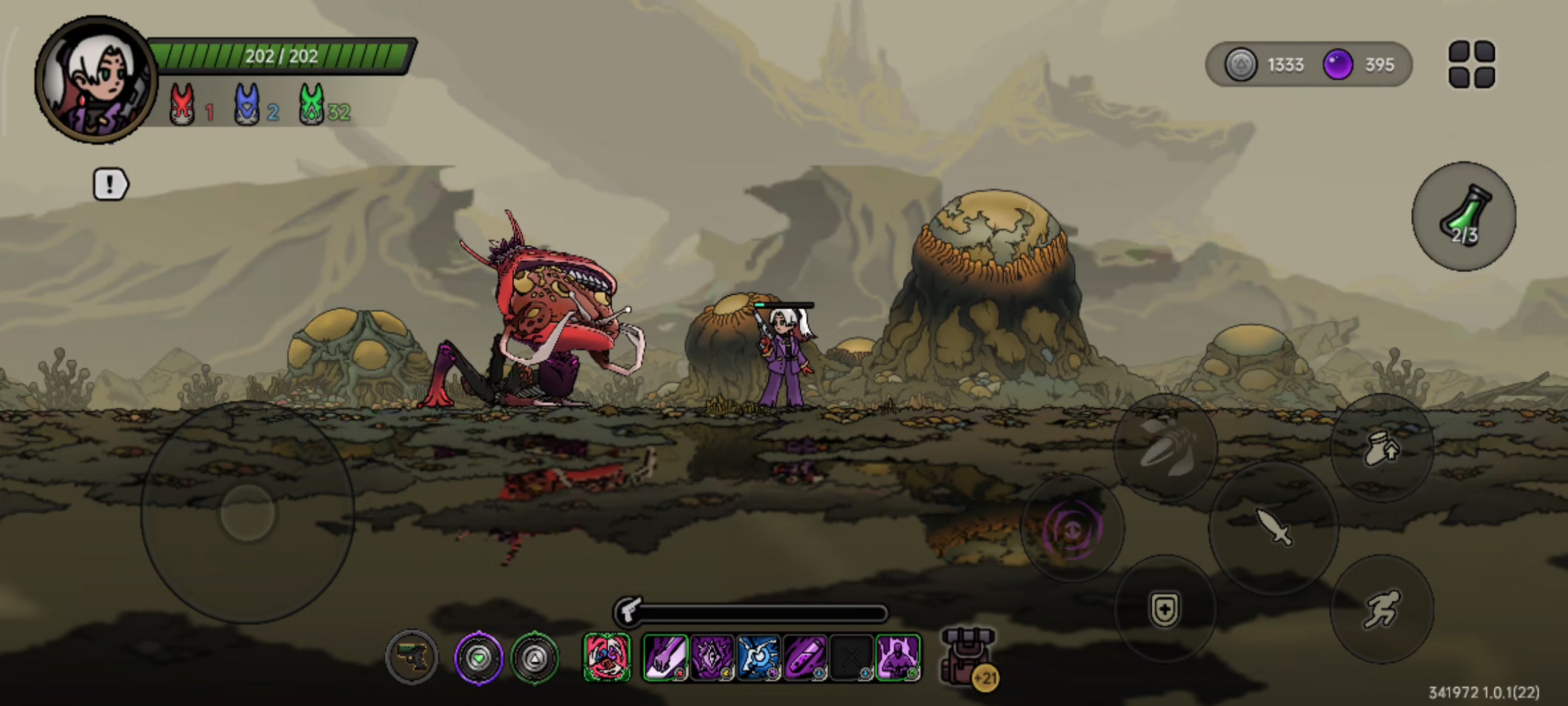This screenshot has width=1568, height=706.
Task: Use the bullet shell skill button
Action: pyautogui.click(x=1165, y=448)
